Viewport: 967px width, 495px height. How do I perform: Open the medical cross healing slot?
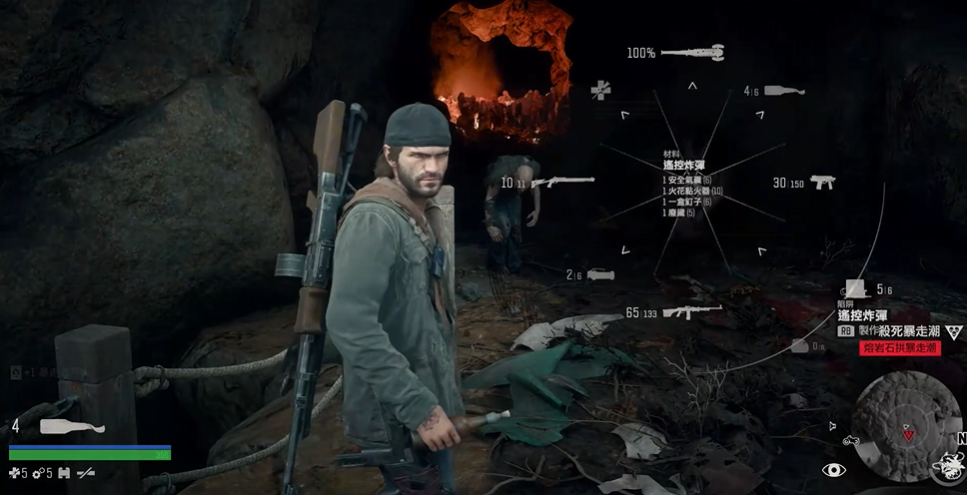(600, 91)
